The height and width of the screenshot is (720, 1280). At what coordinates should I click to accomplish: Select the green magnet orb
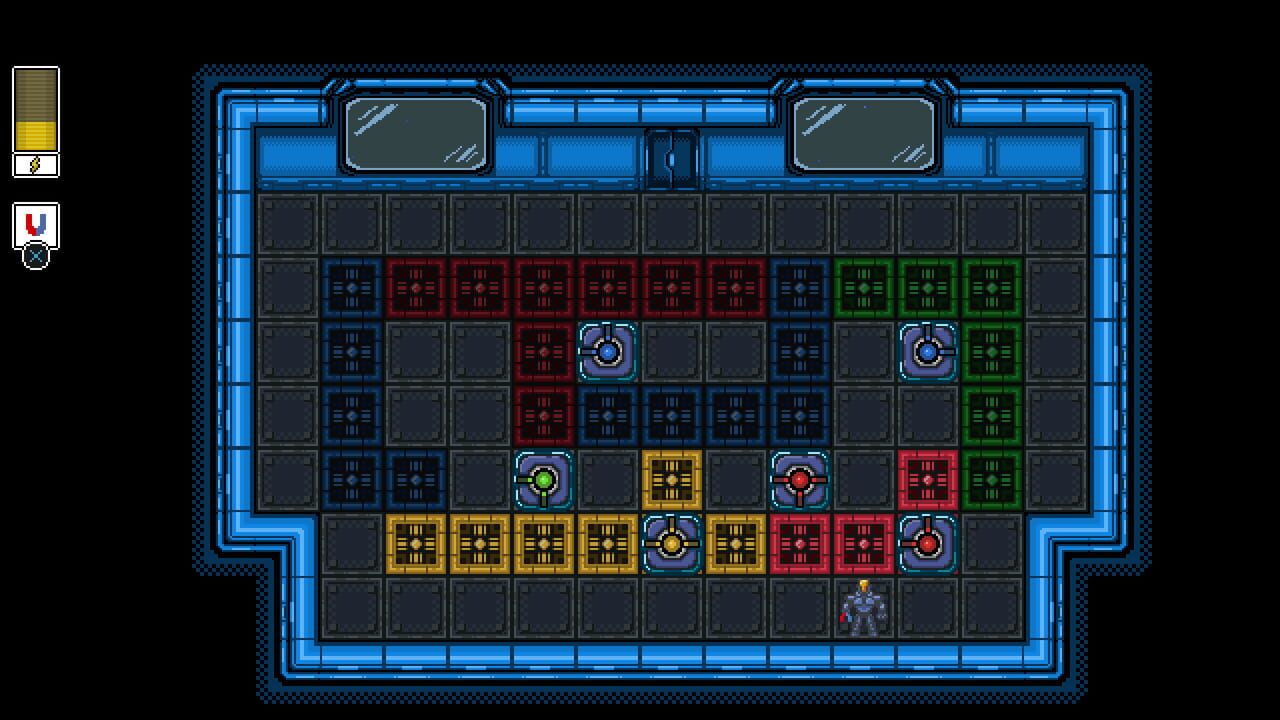pyautogui.click(x=543, y=480)
